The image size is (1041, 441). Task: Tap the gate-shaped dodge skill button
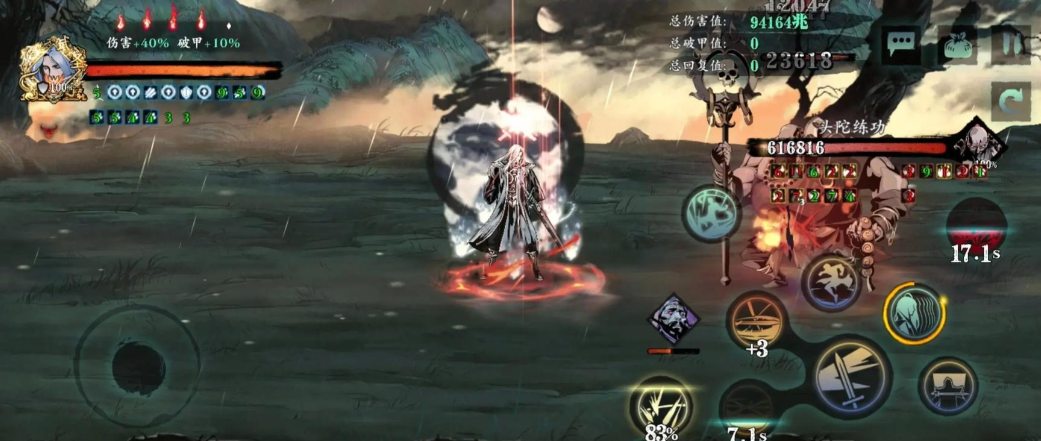947,386
